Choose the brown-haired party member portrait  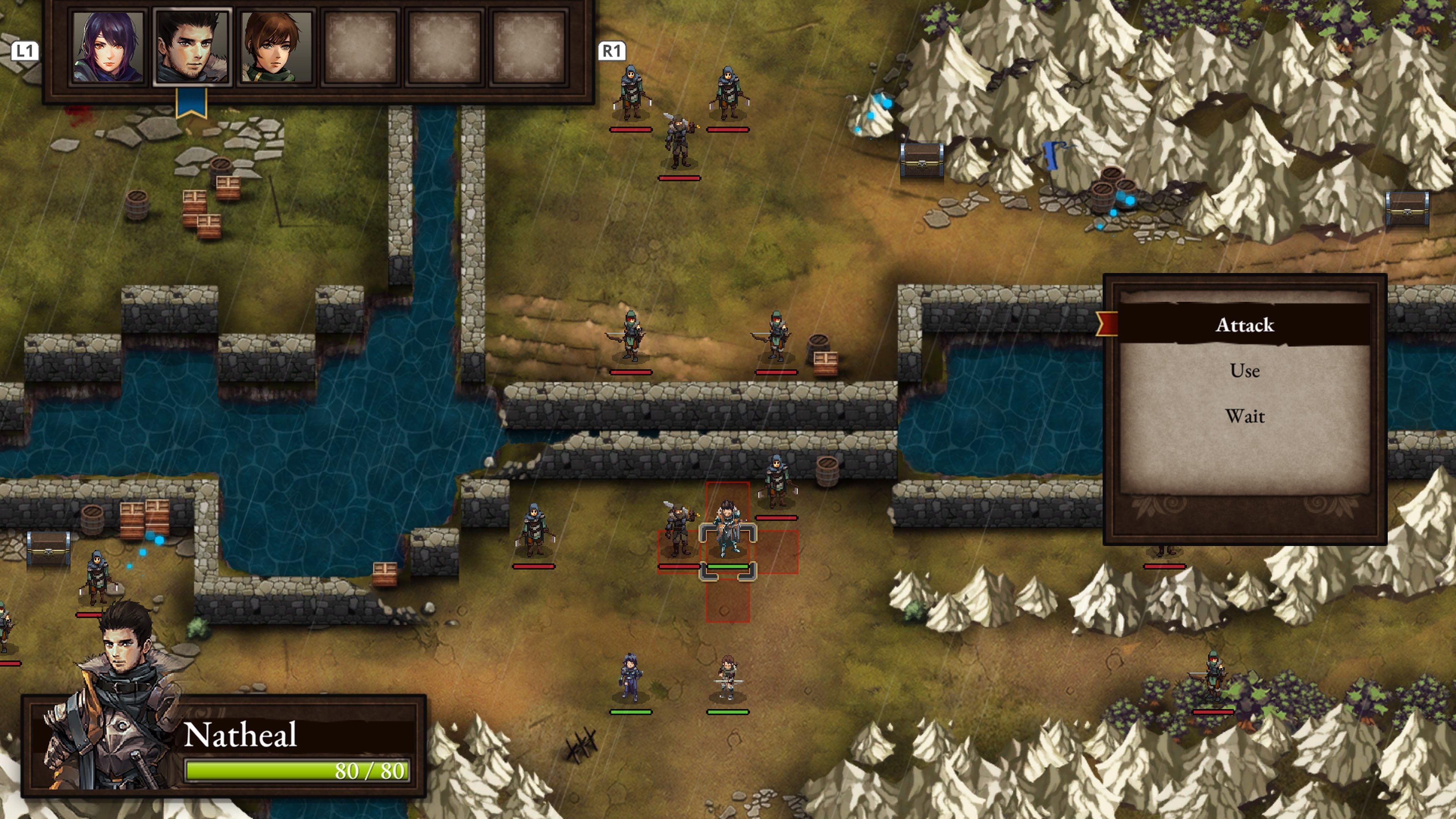tap(276, 47)
